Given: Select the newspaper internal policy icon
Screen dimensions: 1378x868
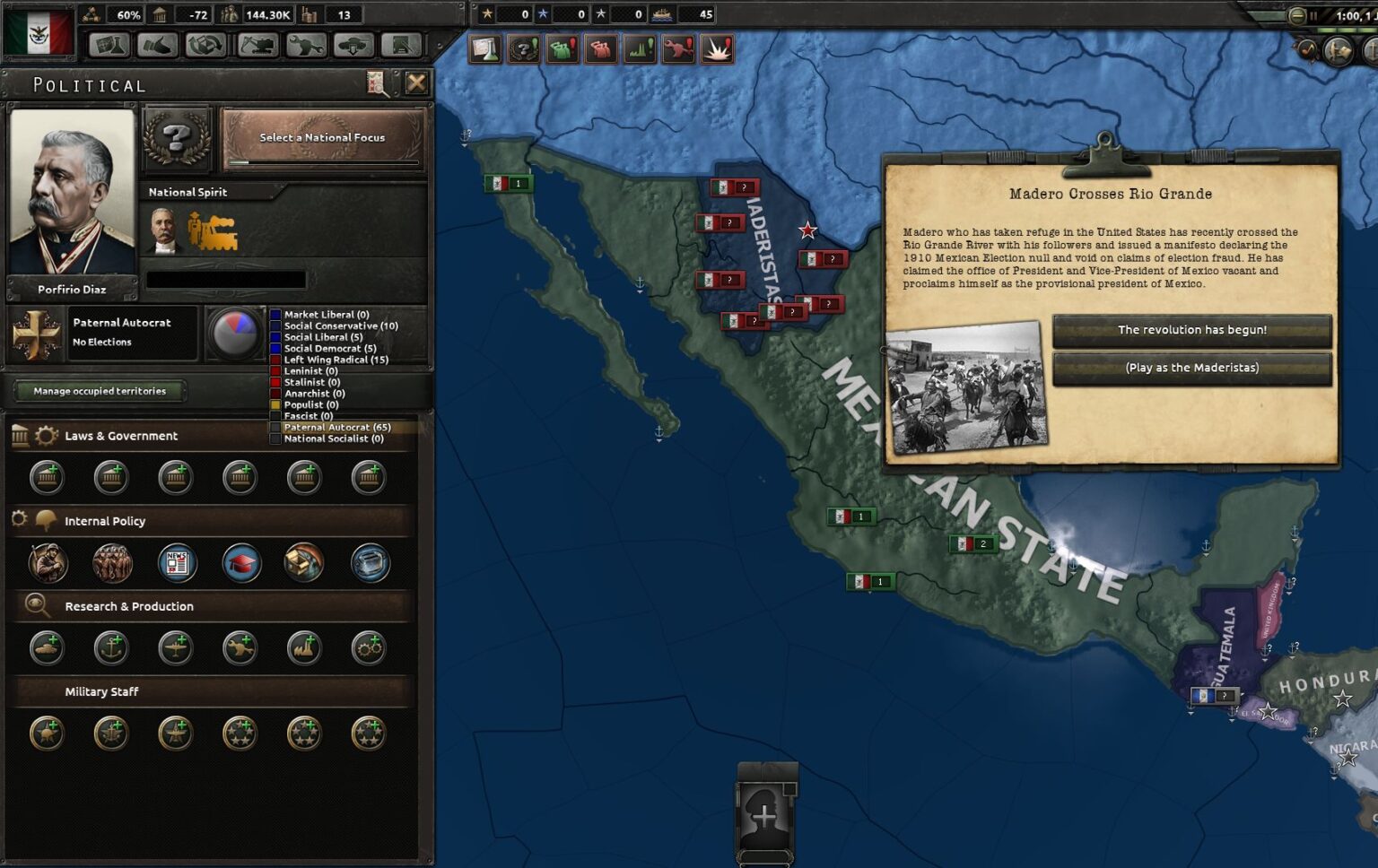Looking at the screenshot, I should pyautogui.click(x=177, y=563).
